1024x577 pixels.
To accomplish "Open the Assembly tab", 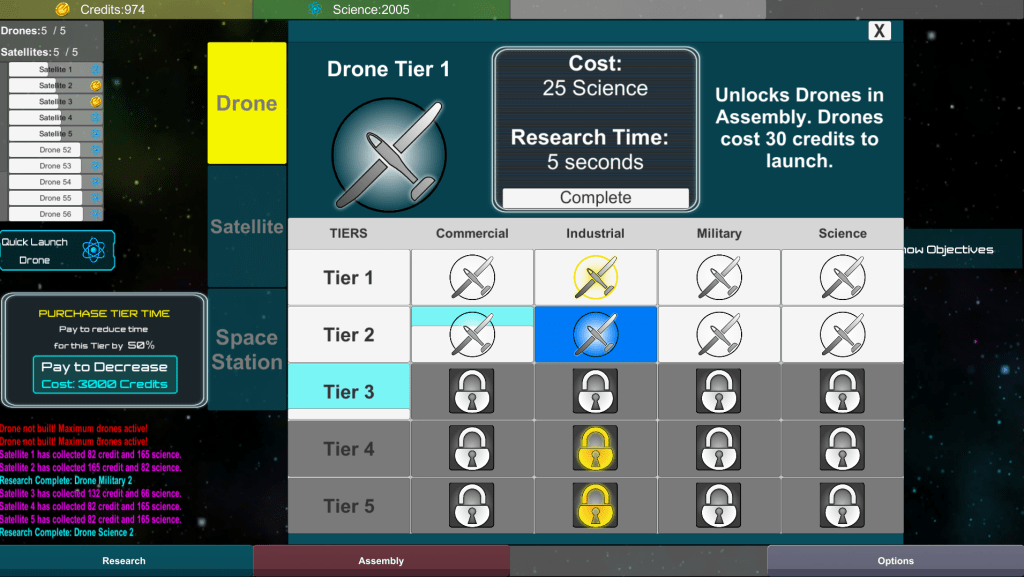I will [381, 561].
